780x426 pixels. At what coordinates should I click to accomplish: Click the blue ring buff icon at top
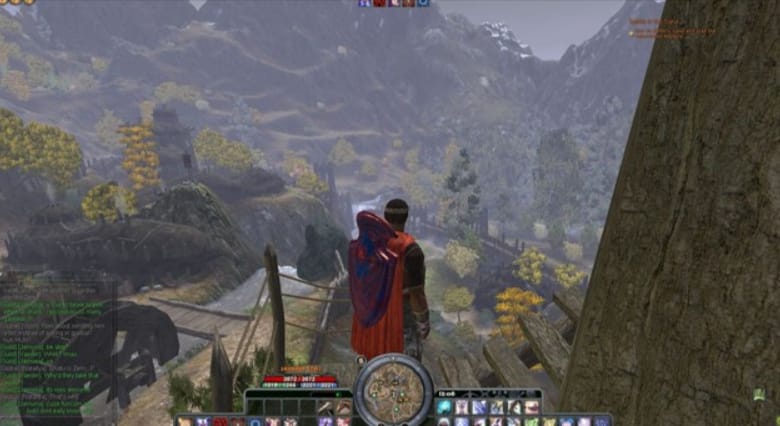[x=423, y=4]
